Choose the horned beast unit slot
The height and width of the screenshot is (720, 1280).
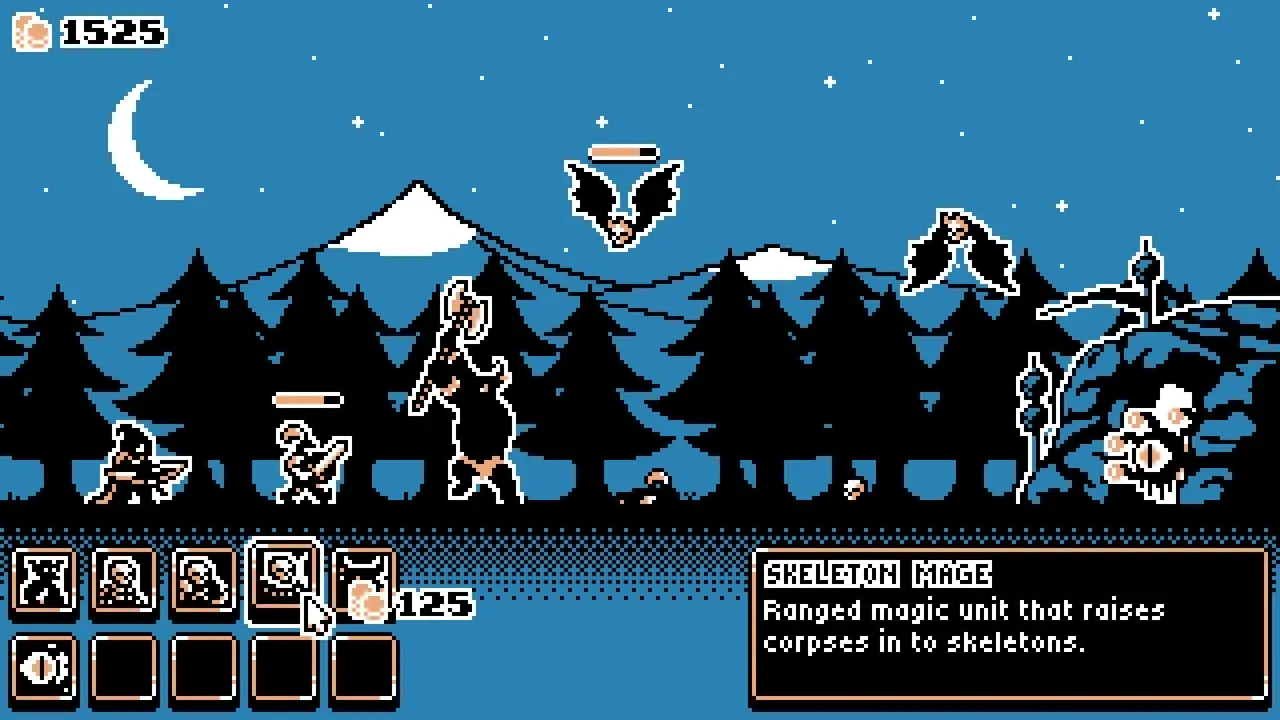362,578
